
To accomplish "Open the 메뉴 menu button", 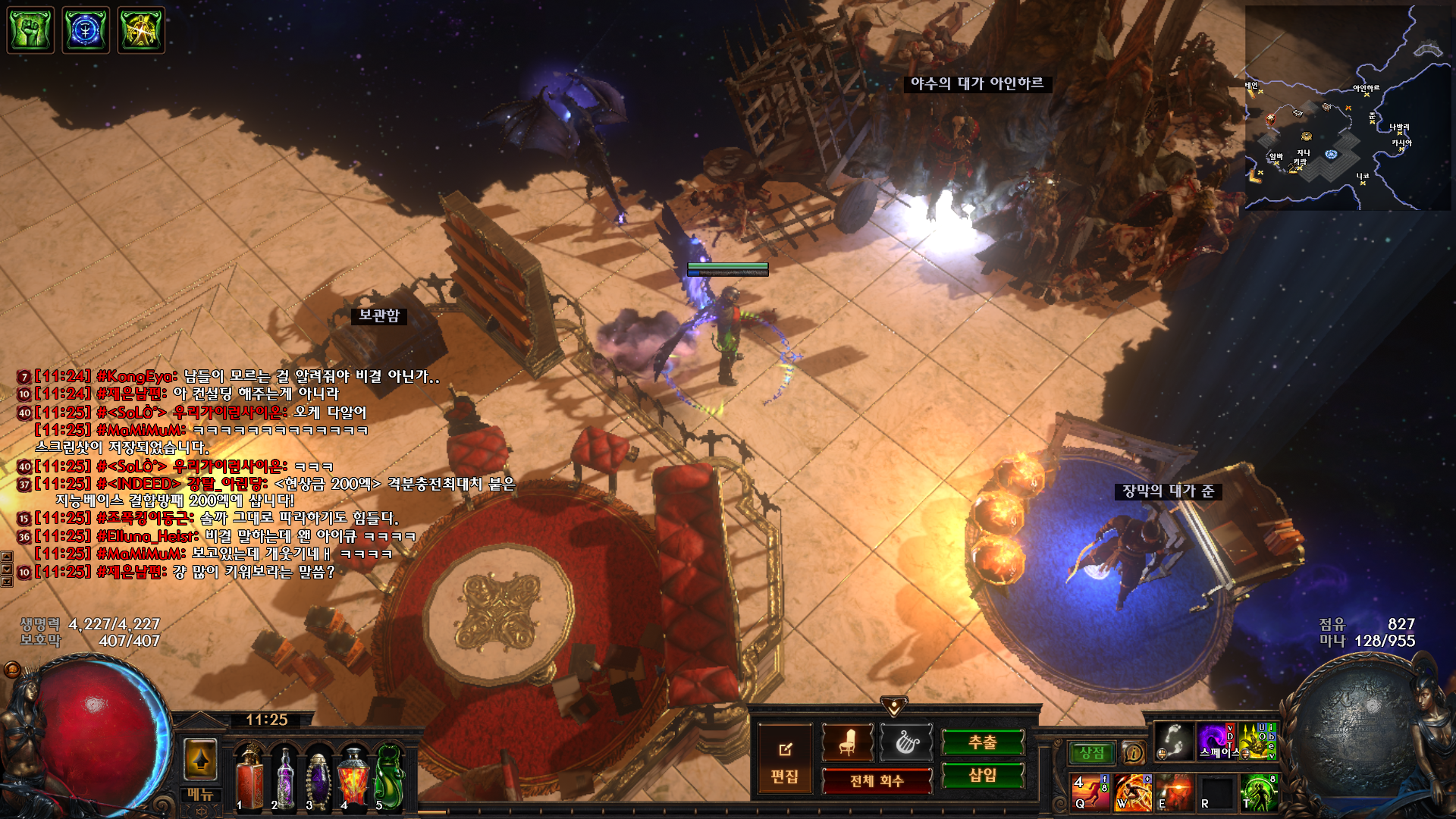I will (x=201, y=794).
